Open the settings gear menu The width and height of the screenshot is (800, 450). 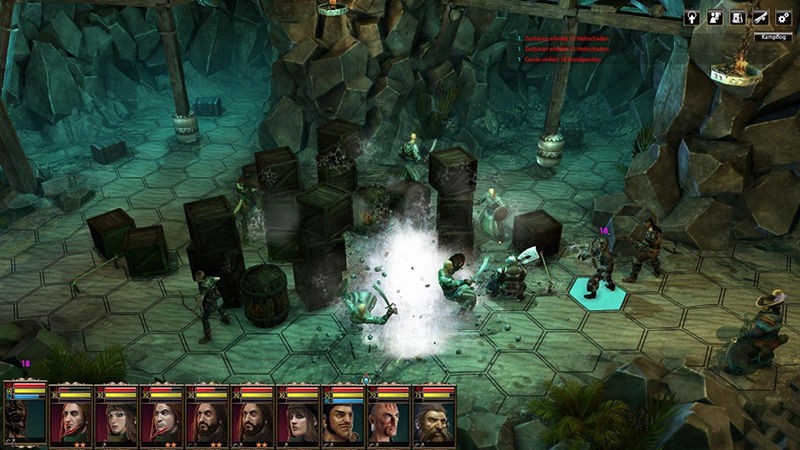tap(782, 17)
